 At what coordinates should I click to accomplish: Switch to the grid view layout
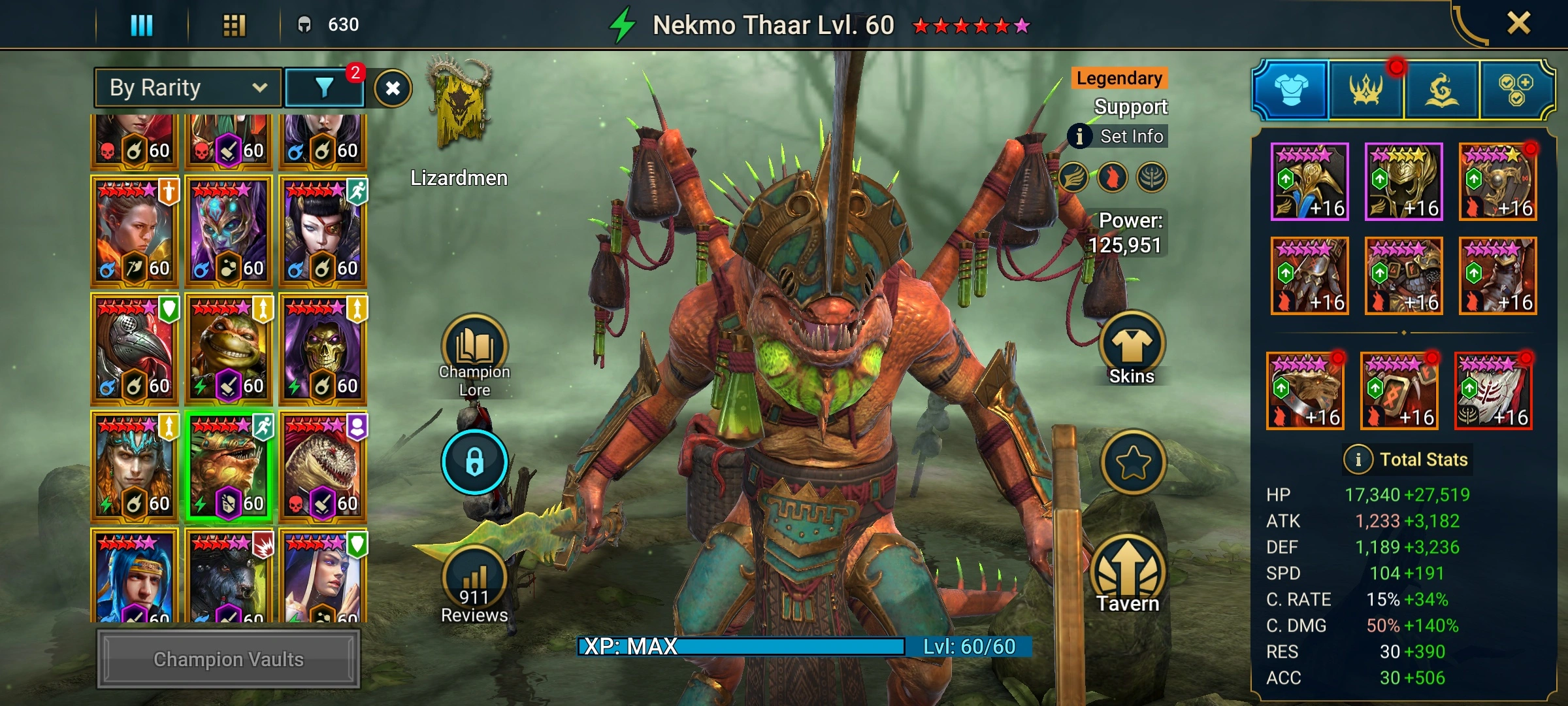[234, 25]
